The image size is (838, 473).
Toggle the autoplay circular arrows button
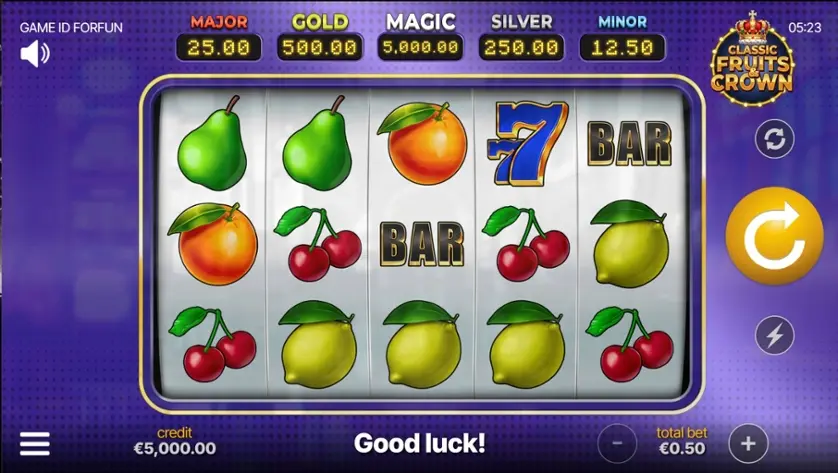(774, 139)
